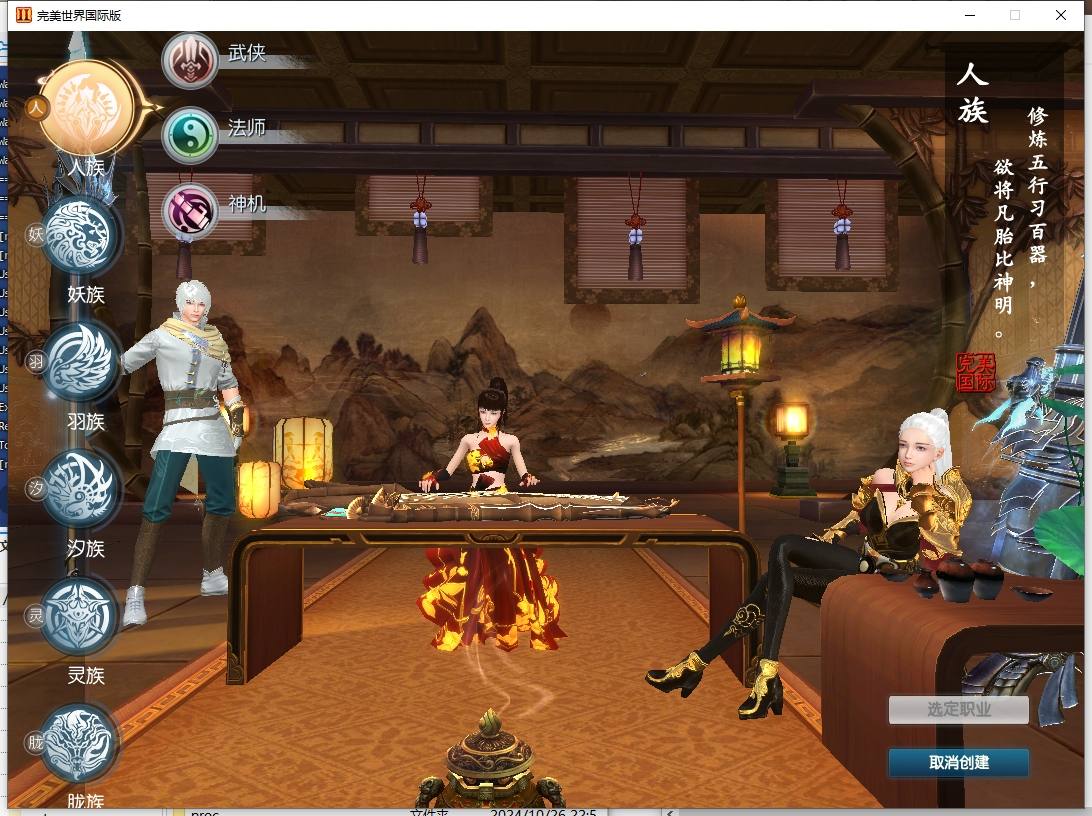The image size is (1092, 816).
Task: Choose the 妖族 race emblem
Action: point(82,236)
